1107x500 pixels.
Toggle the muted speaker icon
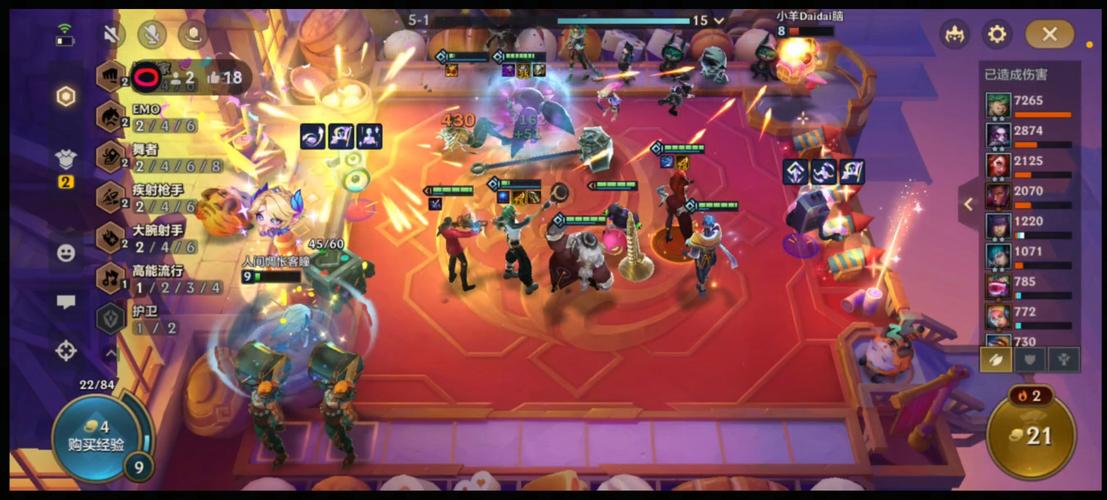pyautogui.click(x=111, y=34)
